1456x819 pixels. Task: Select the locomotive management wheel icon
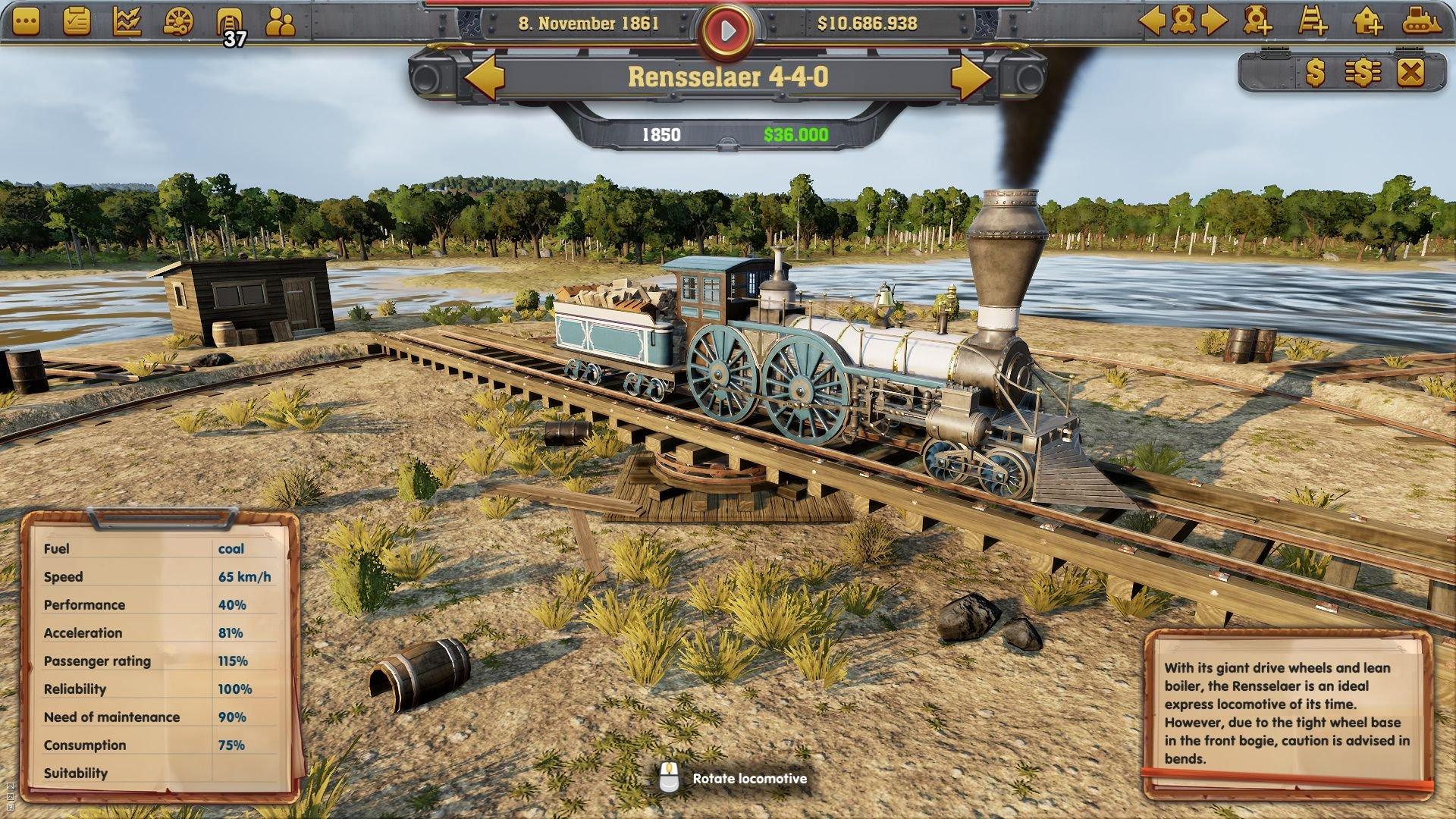(x=177, y=20)
